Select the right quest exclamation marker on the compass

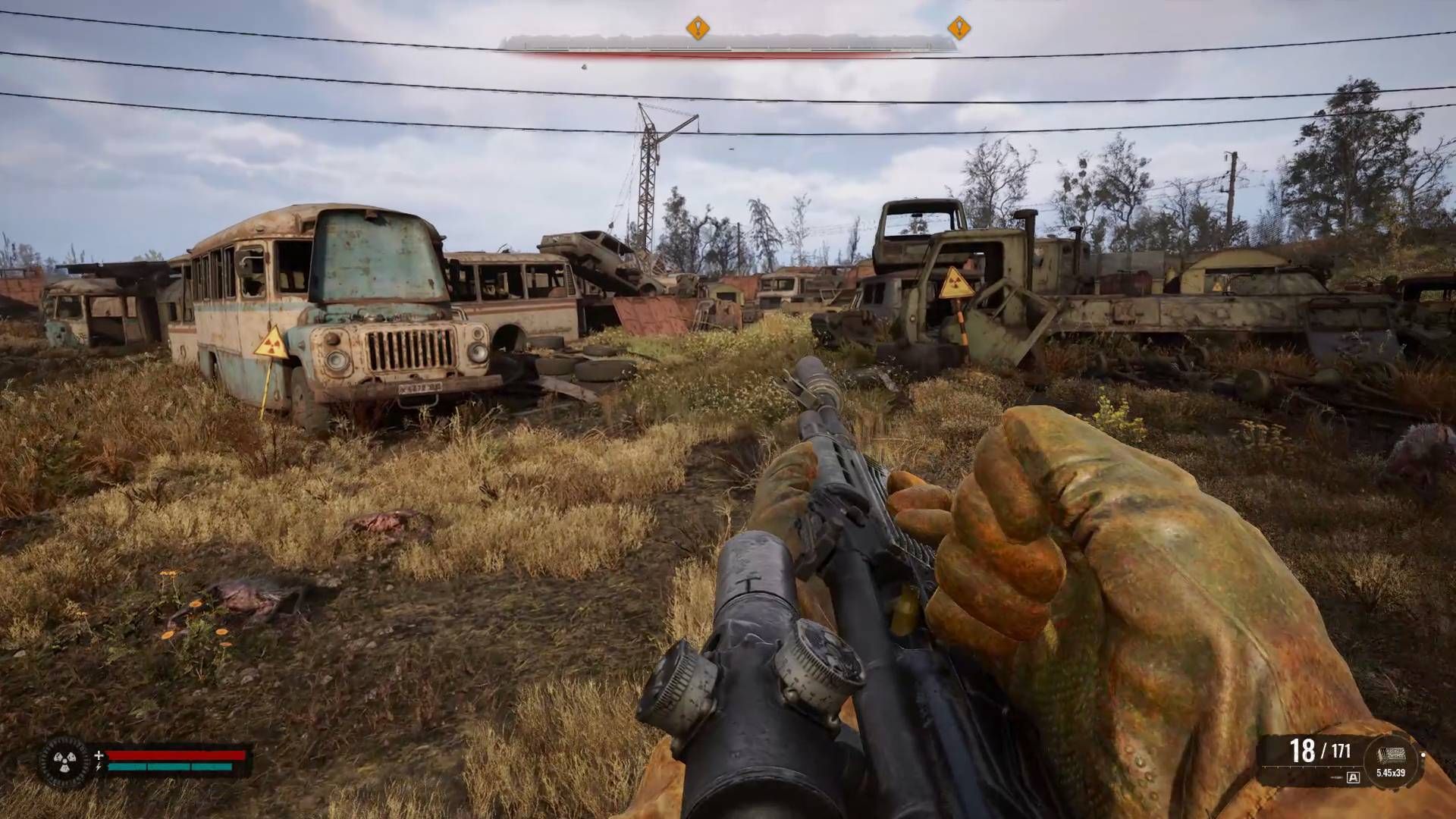[958, 29]
